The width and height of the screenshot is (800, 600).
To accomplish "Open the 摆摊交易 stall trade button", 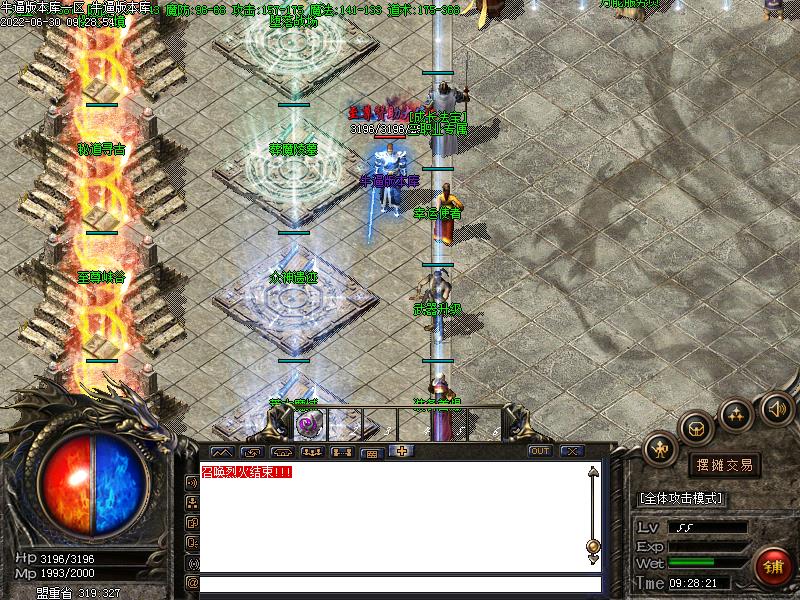I will click(x=724, y=465).
